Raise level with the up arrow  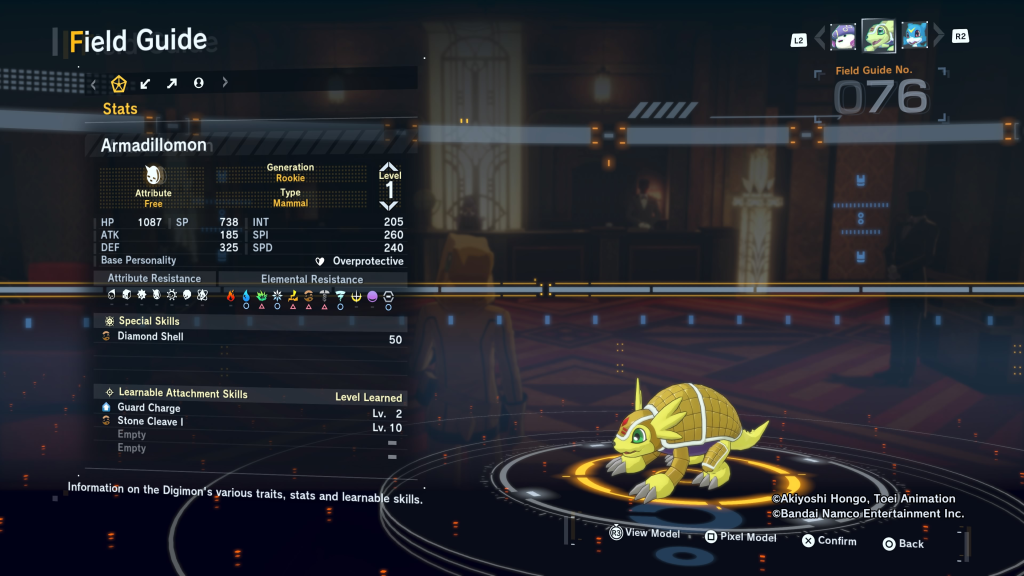coord(389,168)
